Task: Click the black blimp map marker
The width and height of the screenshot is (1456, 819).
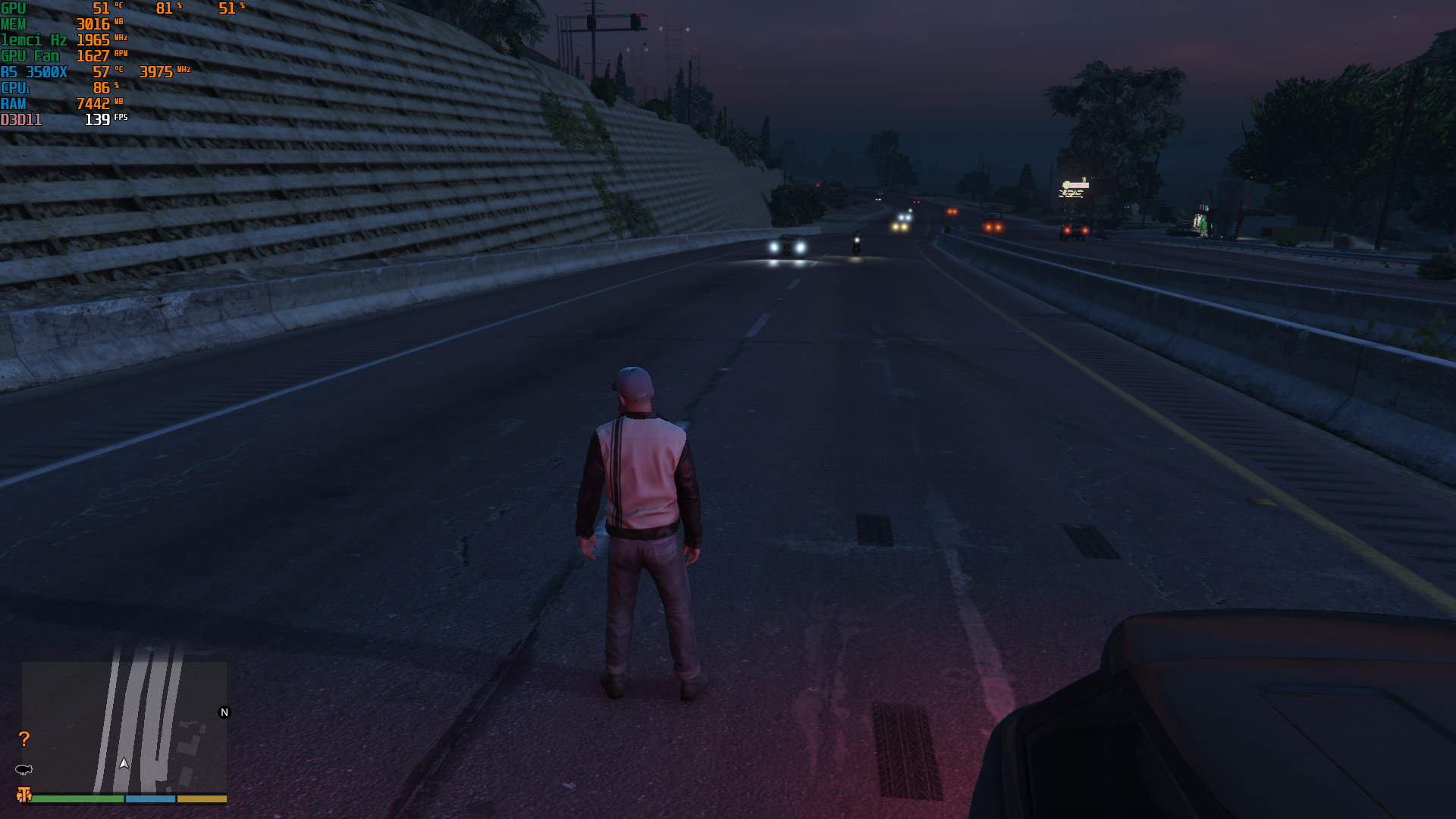Action: (24, 770)
